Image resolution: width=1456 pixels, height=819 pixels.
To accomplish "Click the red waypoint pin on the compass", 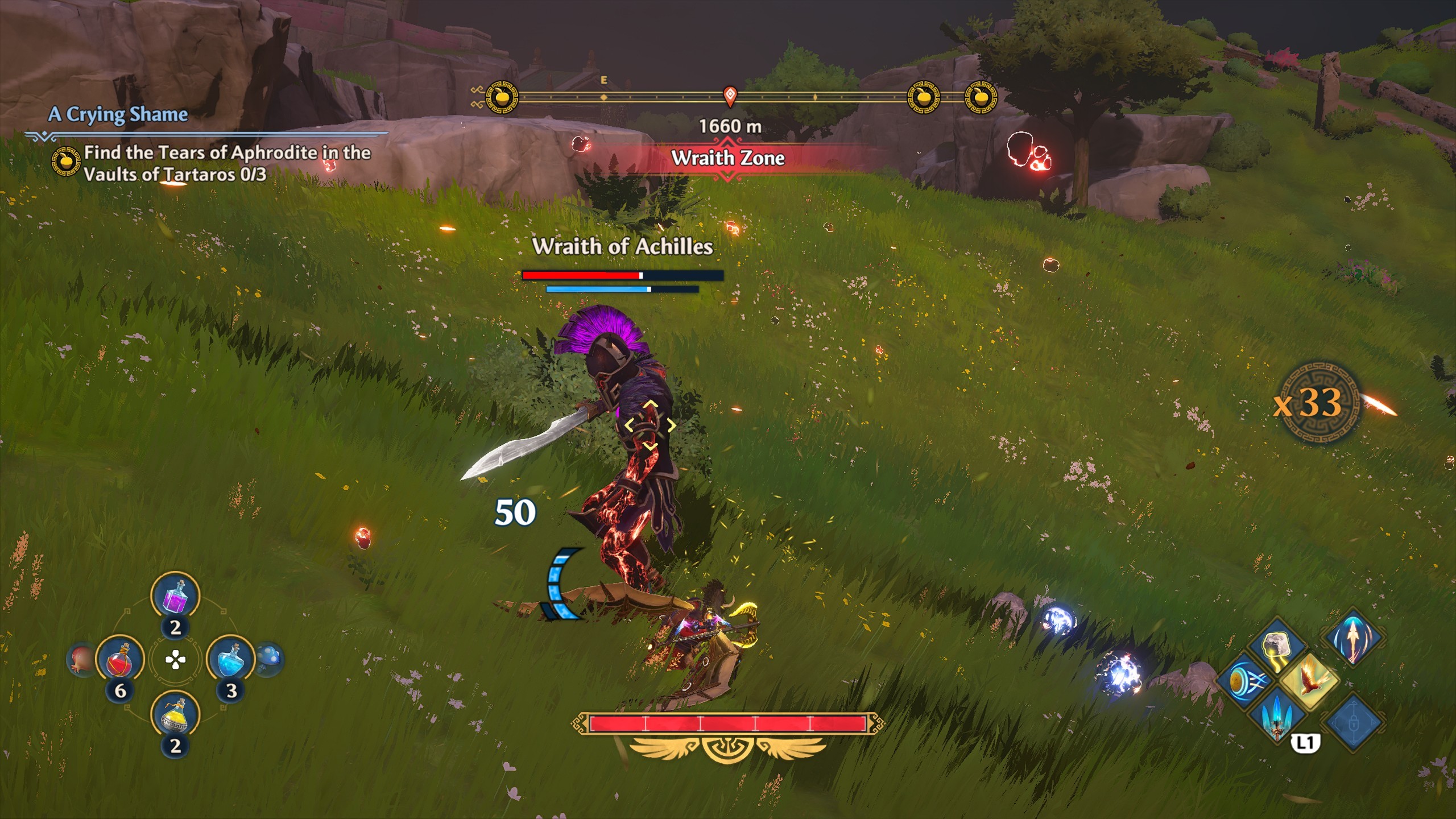I will [x=730, y=96].
